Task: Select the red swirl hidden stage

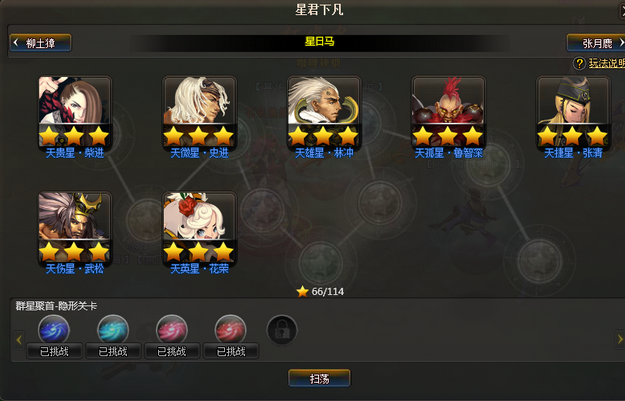Action: 231,329
